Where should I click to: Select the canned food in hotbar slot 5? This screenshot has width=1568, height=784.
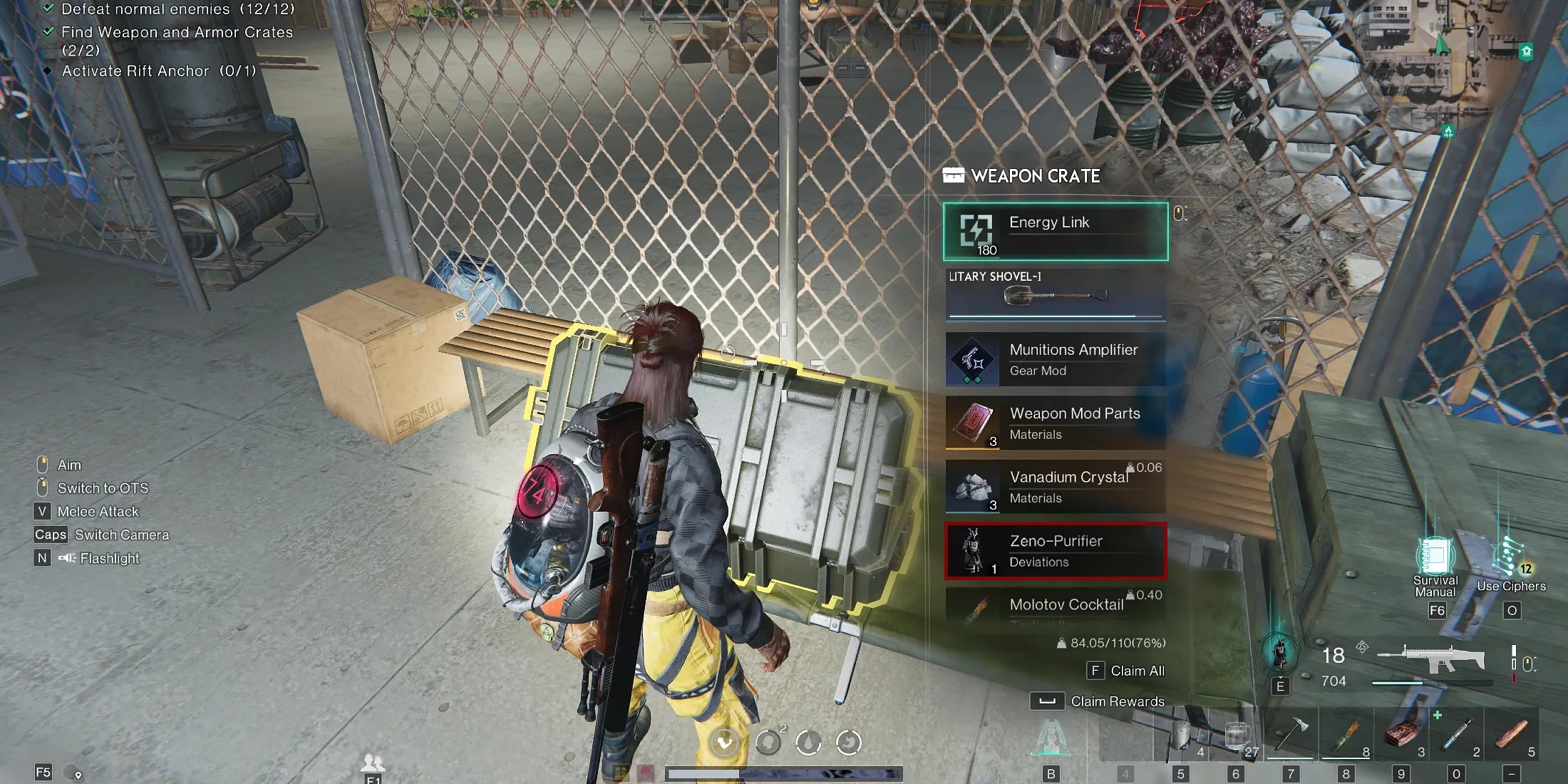coord(1180,734)
